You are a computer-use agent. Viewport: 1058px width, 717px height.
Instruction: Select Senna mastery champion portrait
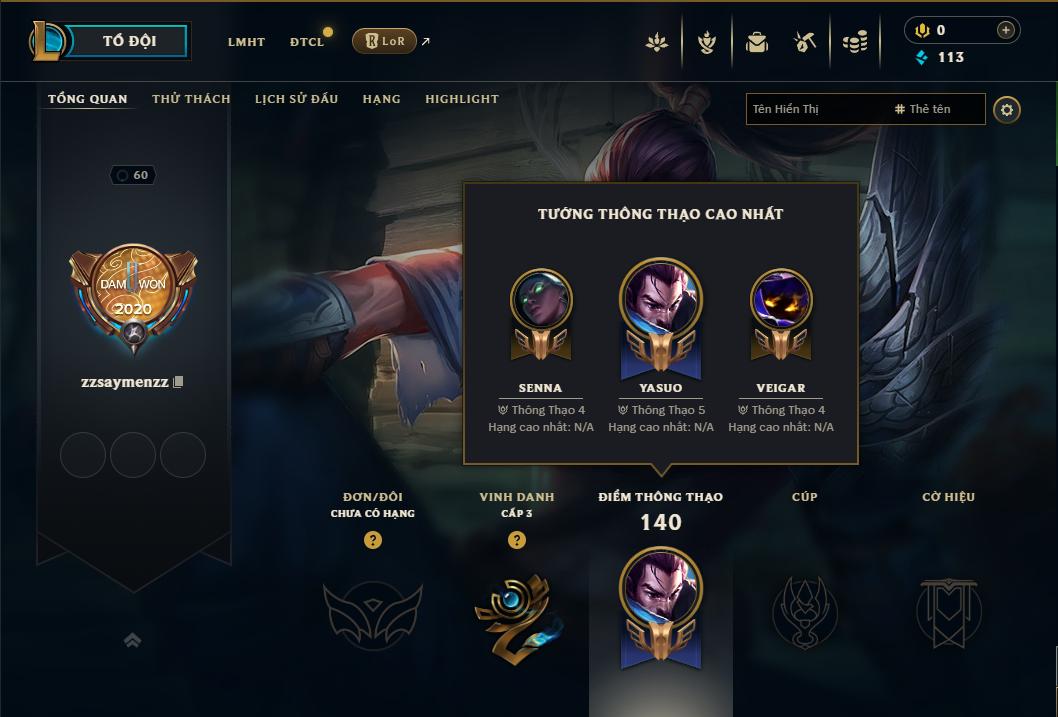coord(541,300)
